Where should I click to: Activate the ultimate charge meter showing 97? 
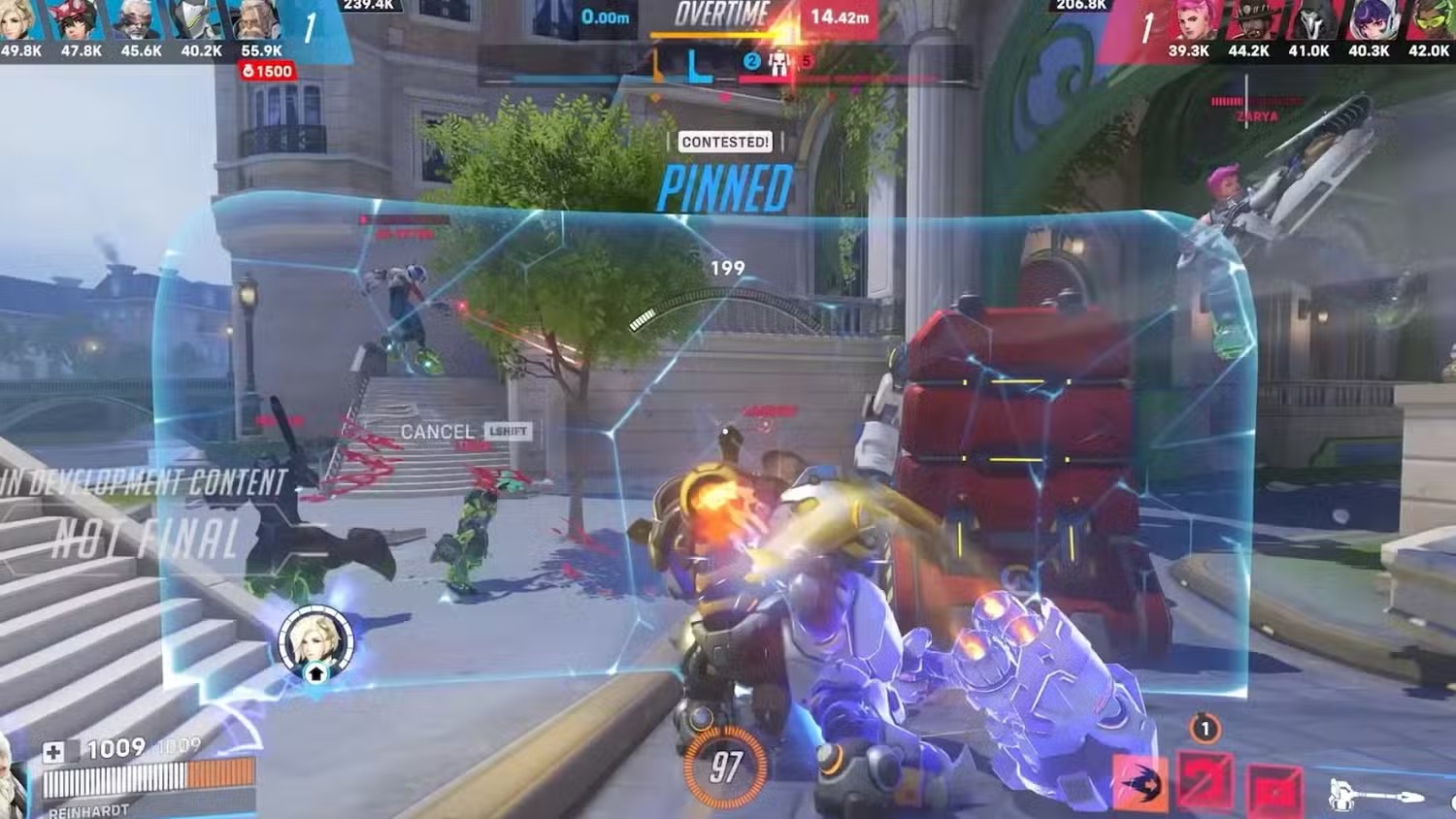(725, 768)
